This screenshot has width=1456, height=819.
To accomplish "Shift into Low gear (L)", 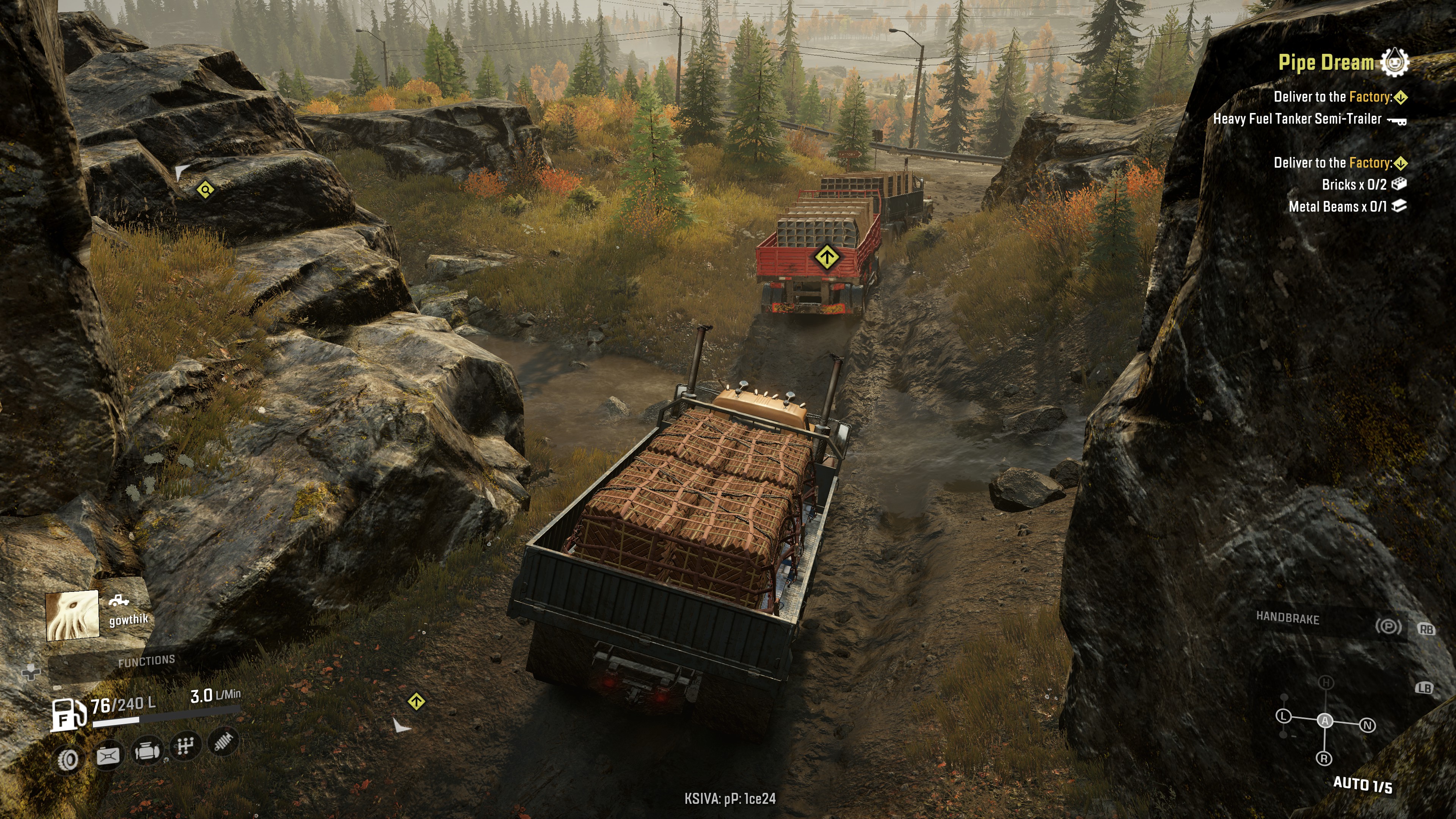I will [x=1283, y=717].
